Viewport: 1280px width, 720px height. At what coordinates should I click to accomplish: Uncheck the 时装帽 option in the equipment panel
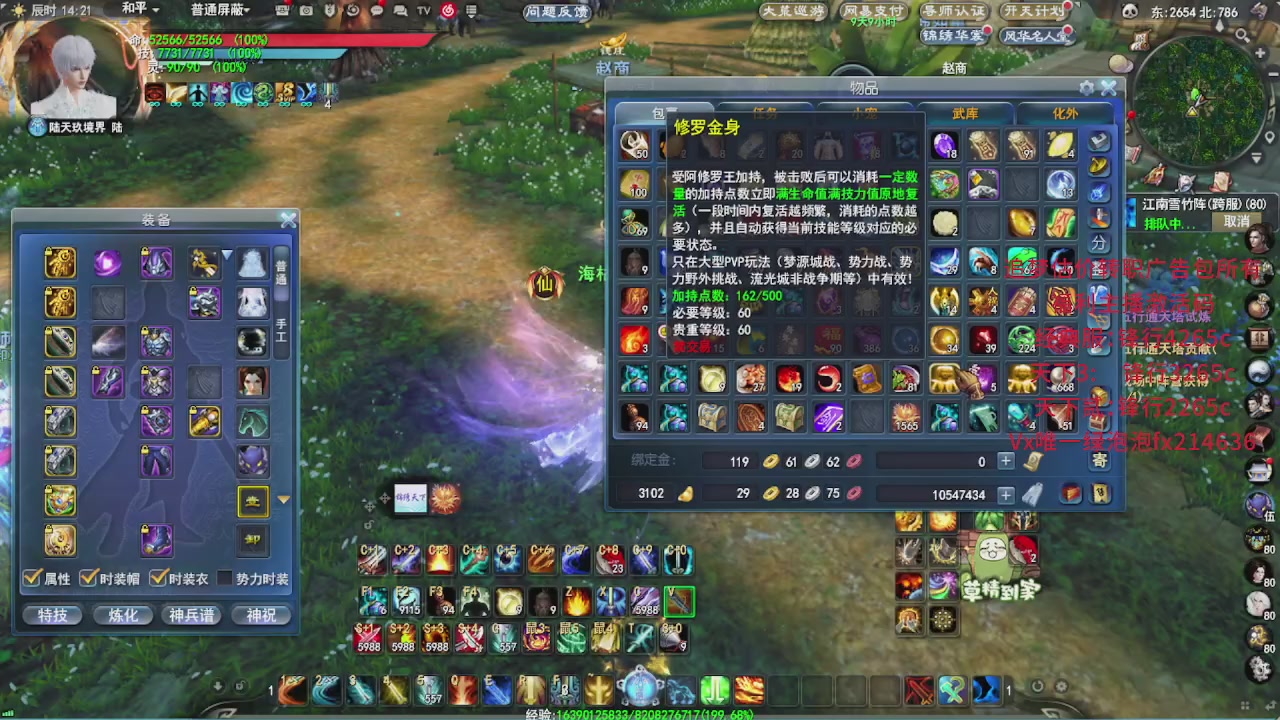[88, 577]
